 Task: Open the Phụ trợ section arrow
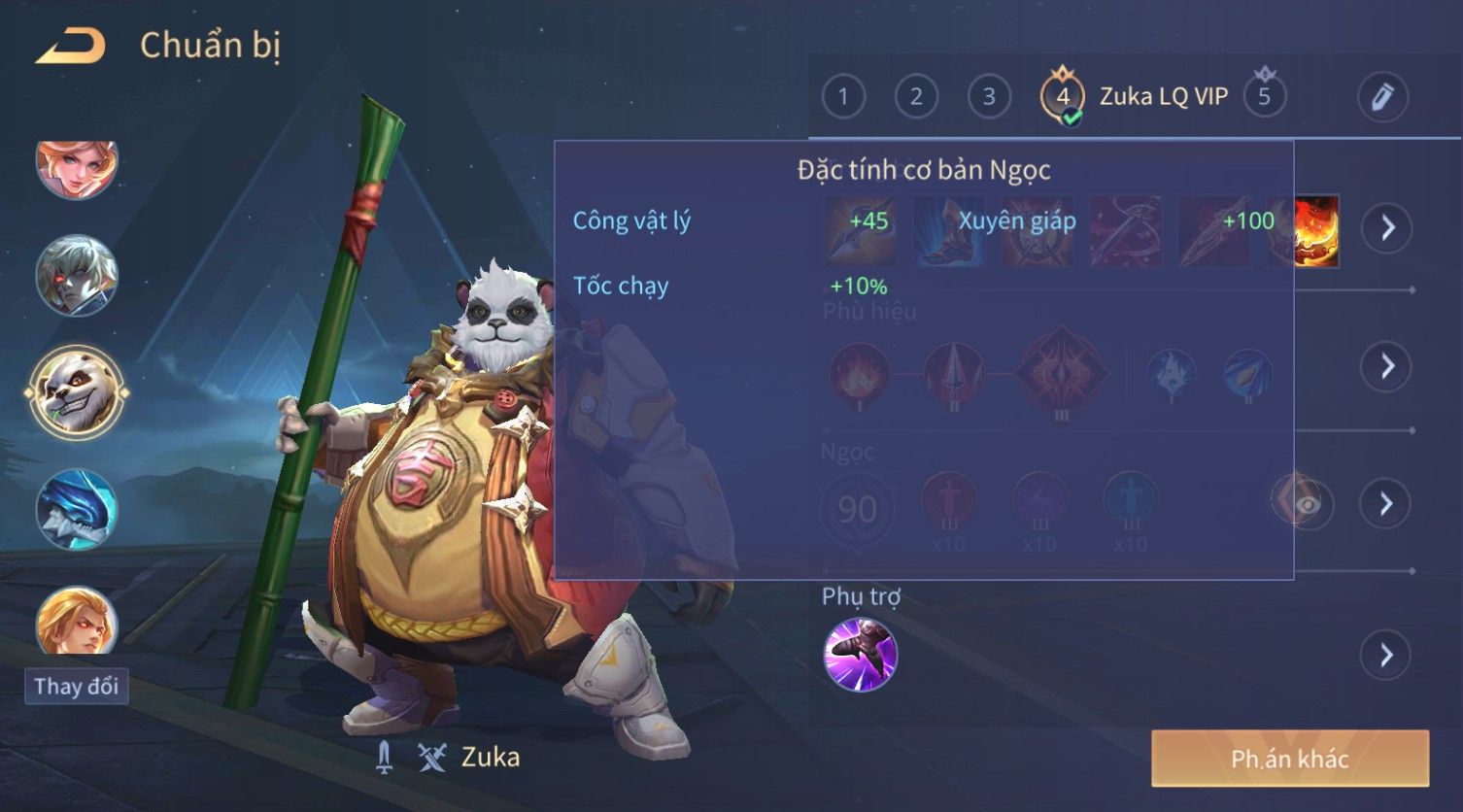click(x=1386, y=655)
